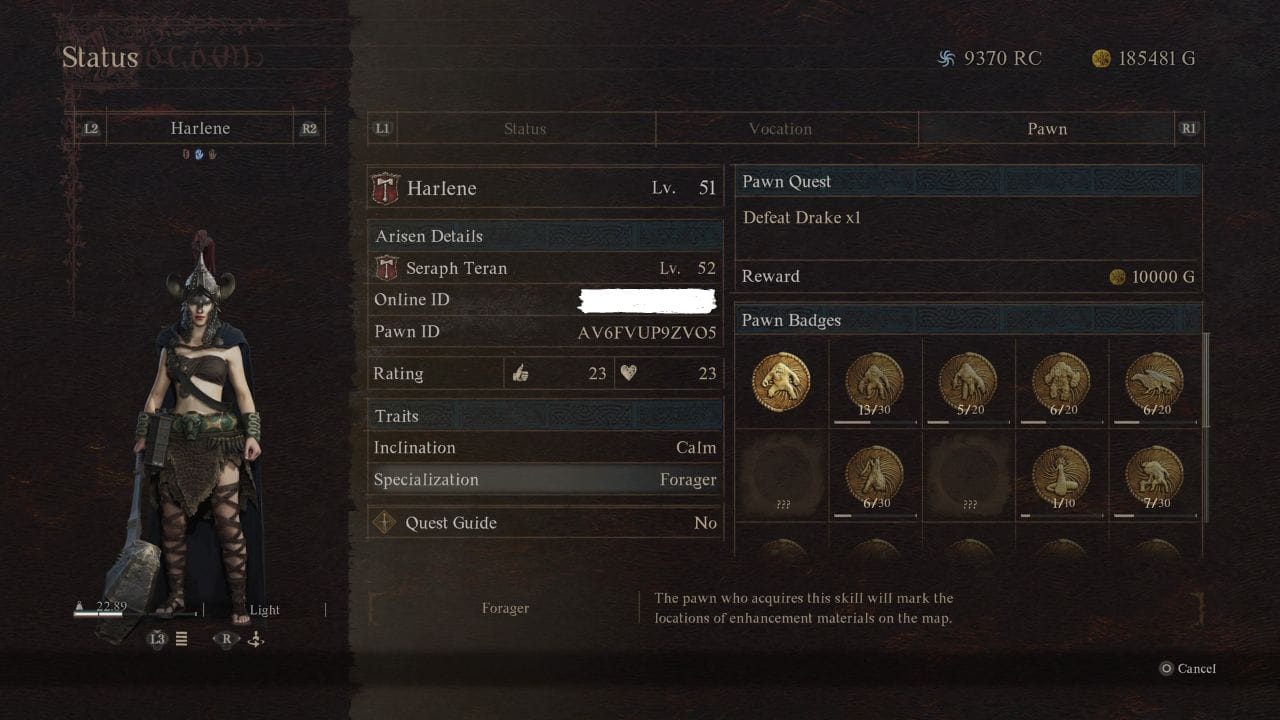Screen dimensions: 1280x720
Task: Click the Rating row
Action: 545,374
